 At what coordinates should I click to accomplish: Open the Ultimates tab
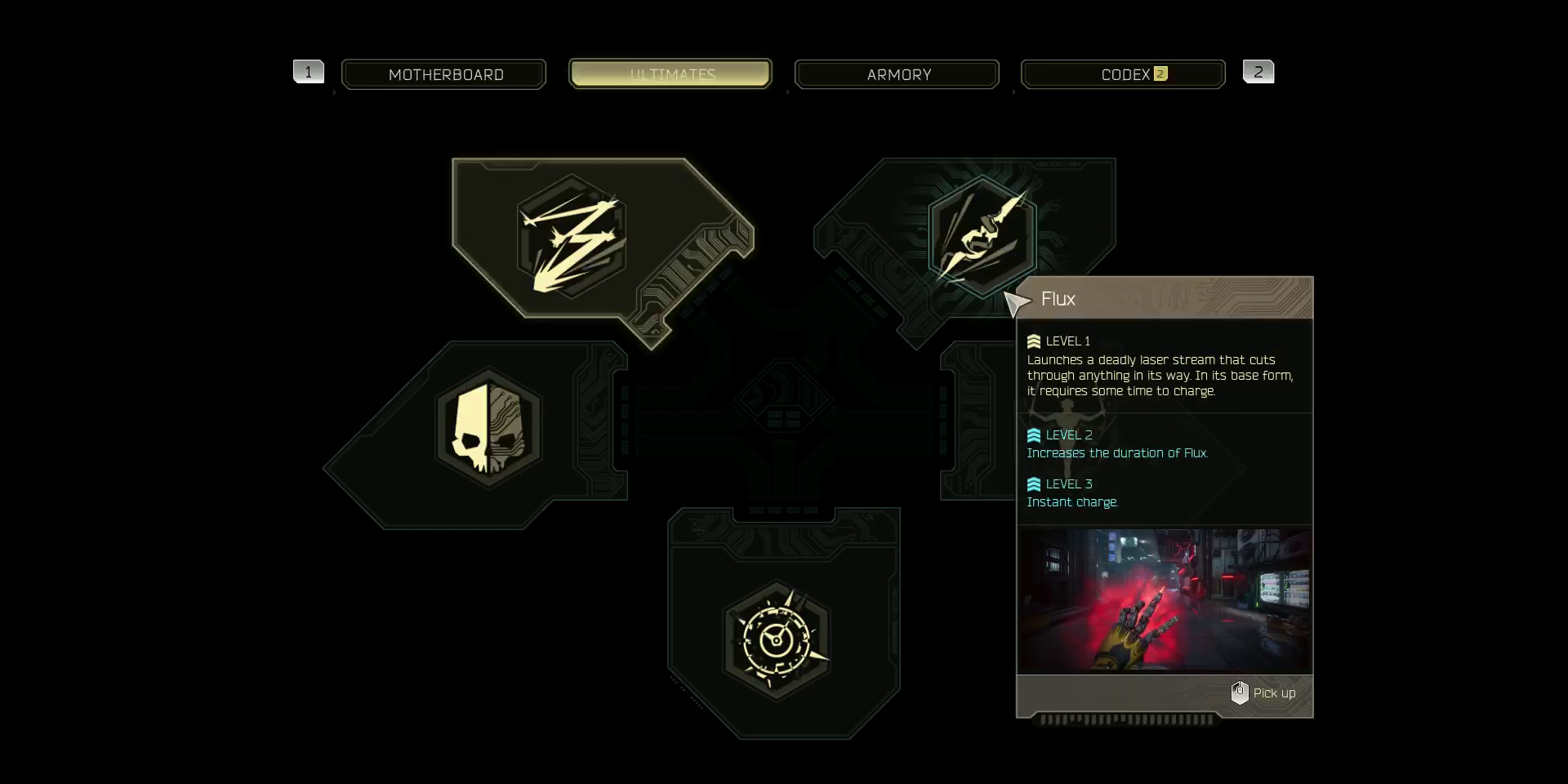coord(670,74)
